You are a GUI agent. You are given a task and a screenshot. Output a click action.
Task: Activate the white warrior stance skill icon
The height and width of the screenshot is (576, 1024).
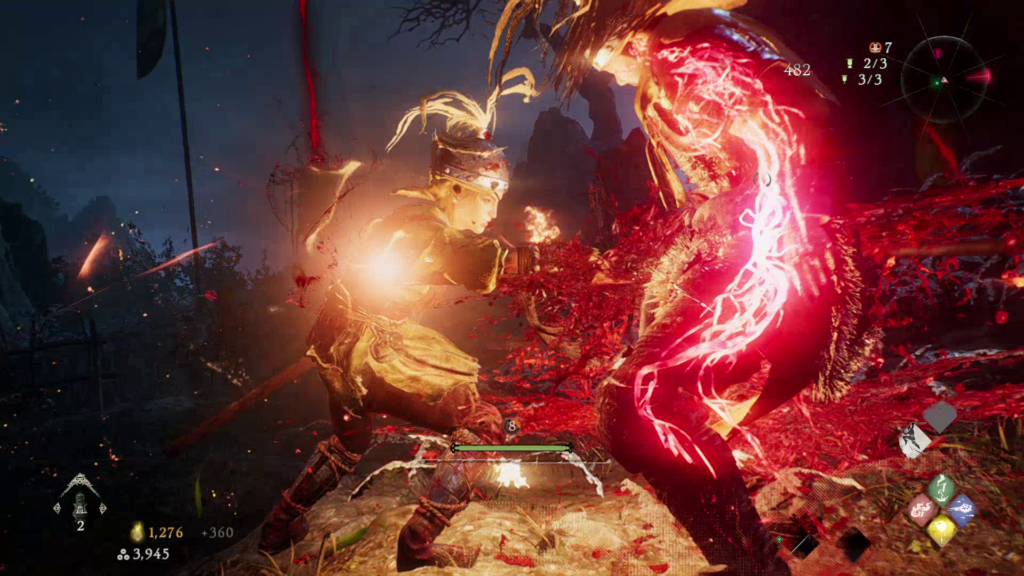click(x=914, y=440)
